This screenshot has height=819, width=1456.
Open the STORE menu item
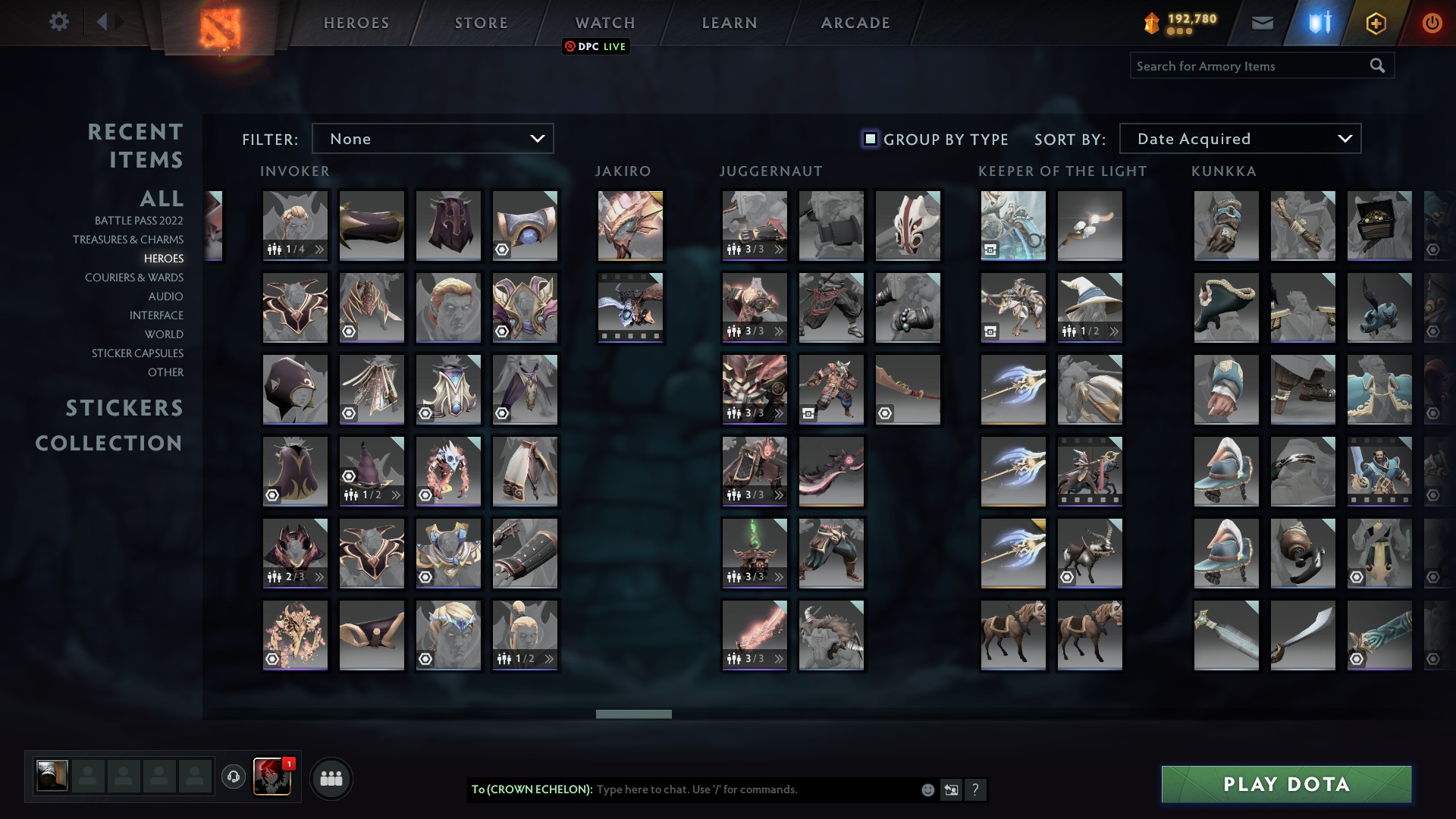click(481, 23)
